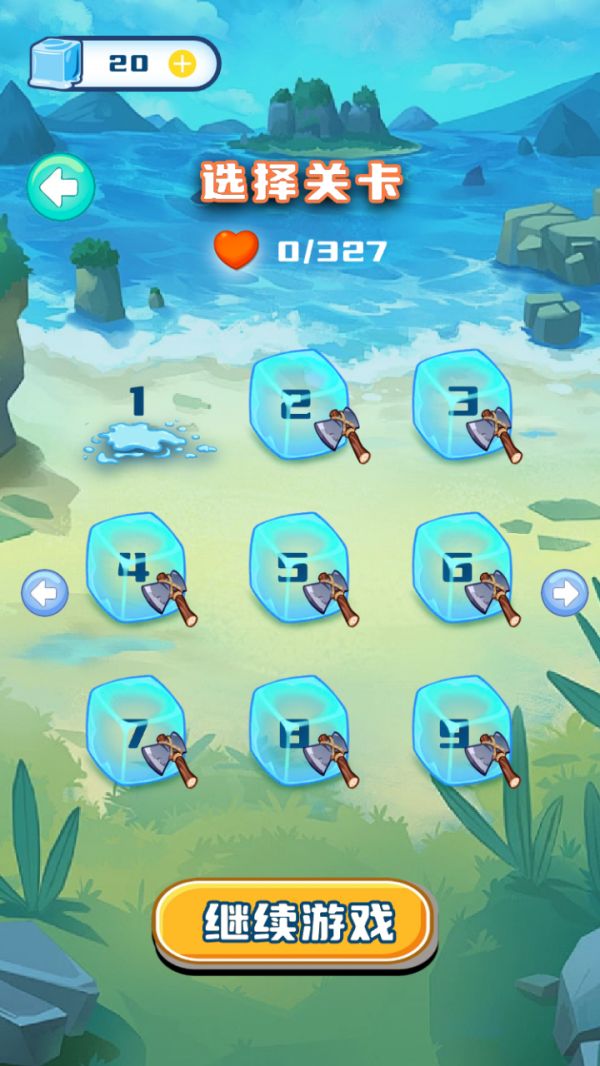Choose the level 9 ice block
The height and width of the screenshot is (1066, 600).
pyautogui.click(x=462, y=732)
